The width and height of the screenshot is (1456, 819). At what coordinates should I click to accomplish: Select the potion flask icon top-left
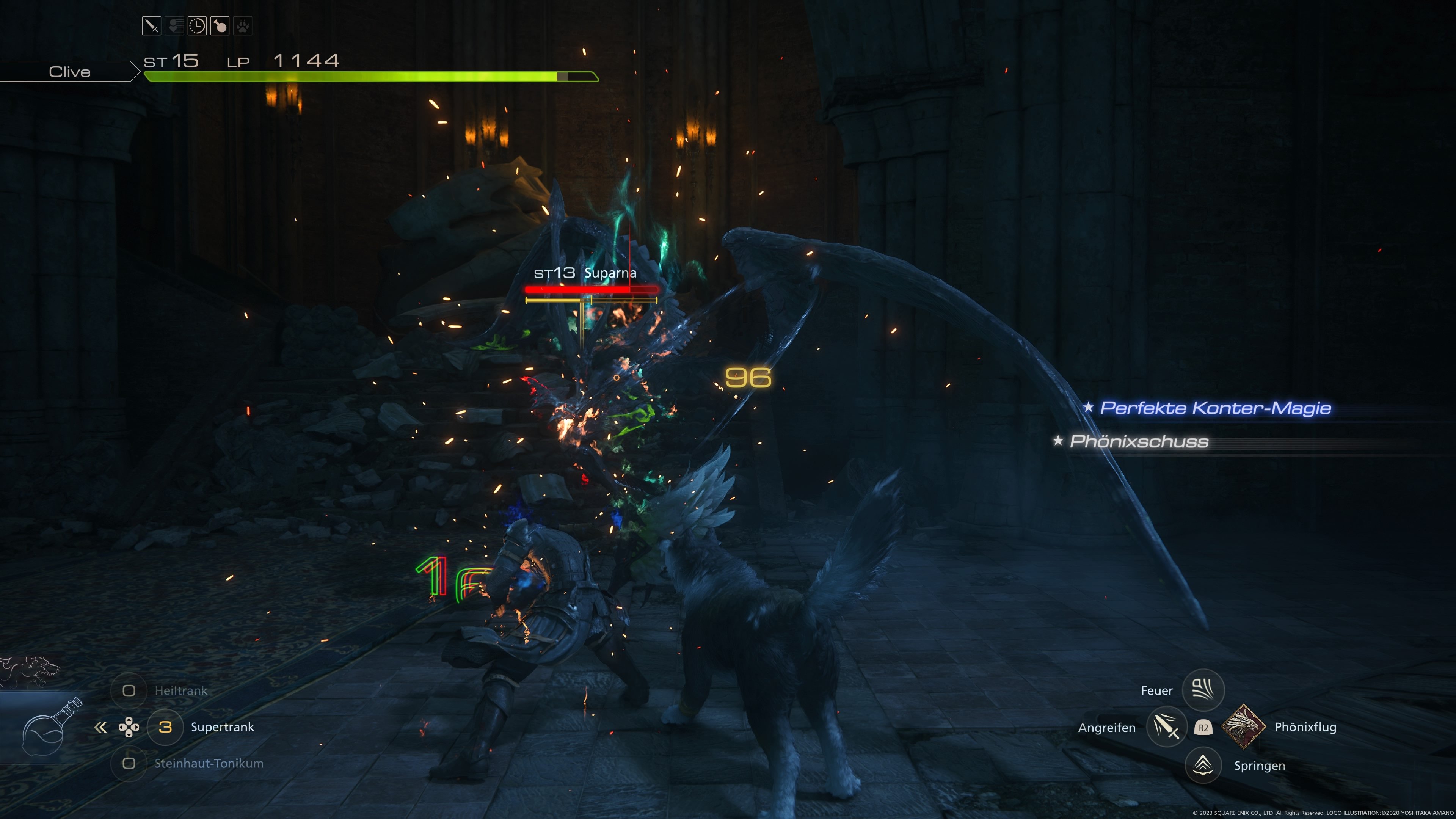coord(220,25)
